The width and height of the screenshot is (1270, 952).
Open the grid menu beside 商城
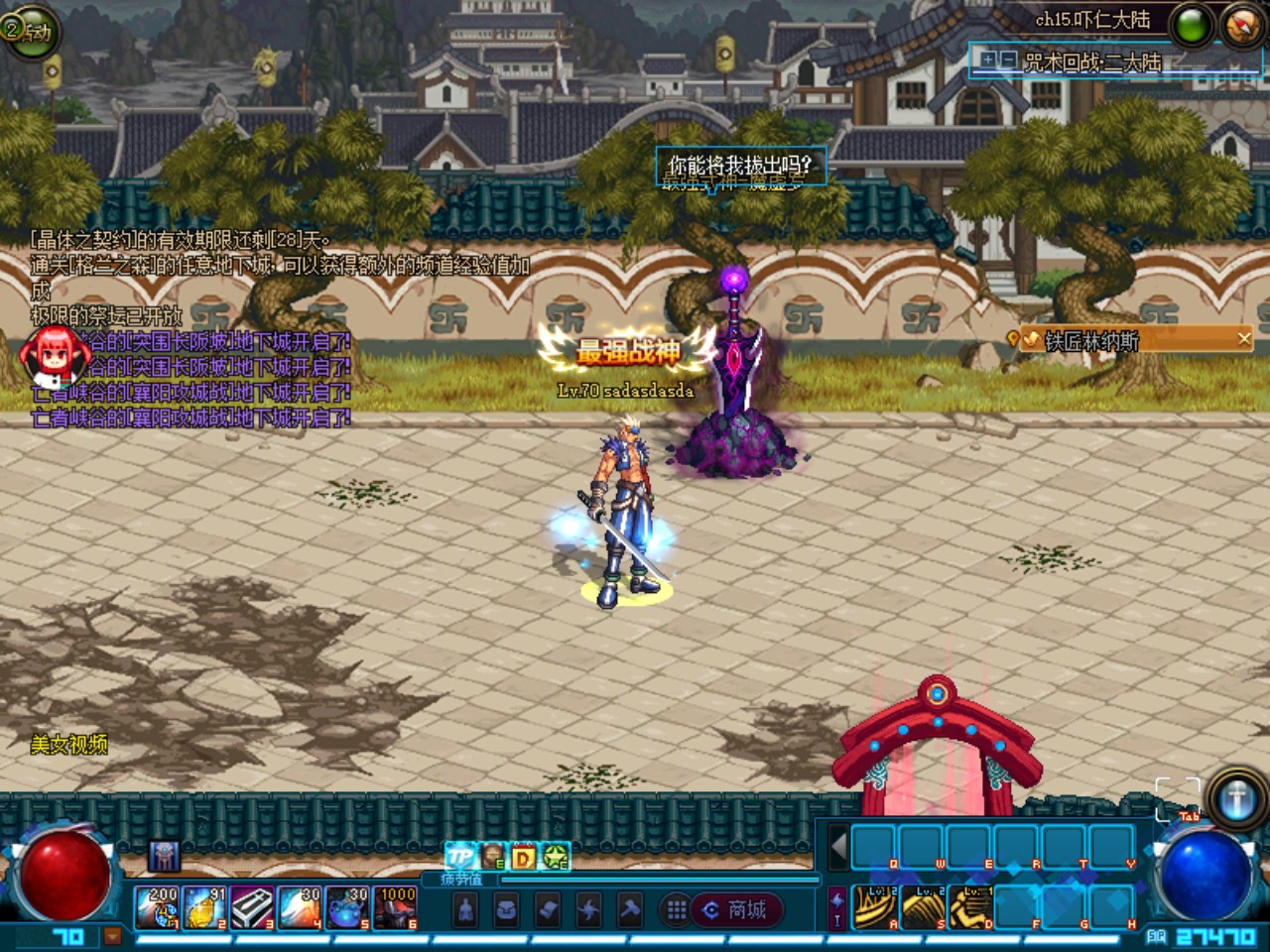[x=675, y=909]
